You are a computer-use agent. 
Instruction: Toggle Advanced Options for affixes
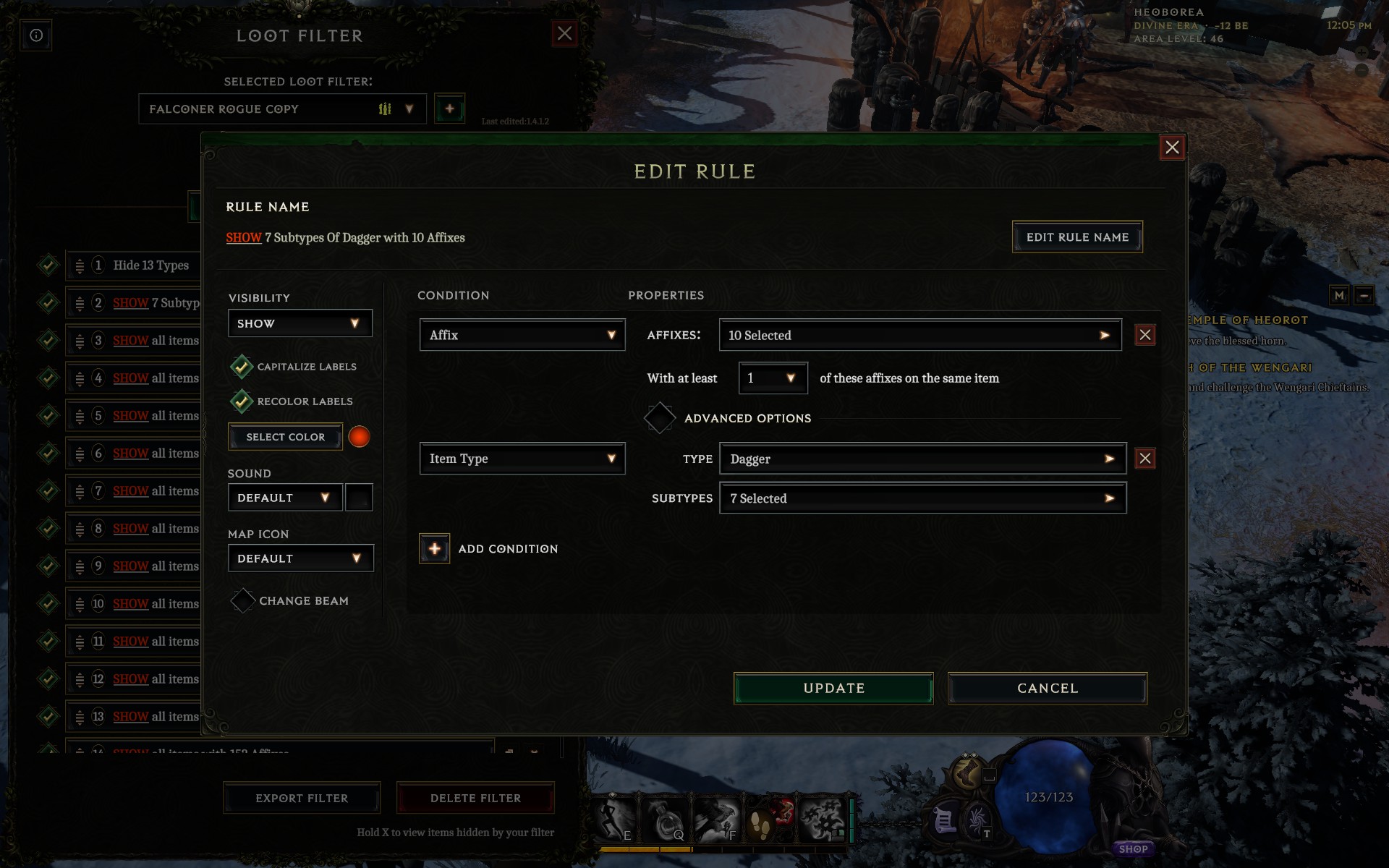(660, 418)
